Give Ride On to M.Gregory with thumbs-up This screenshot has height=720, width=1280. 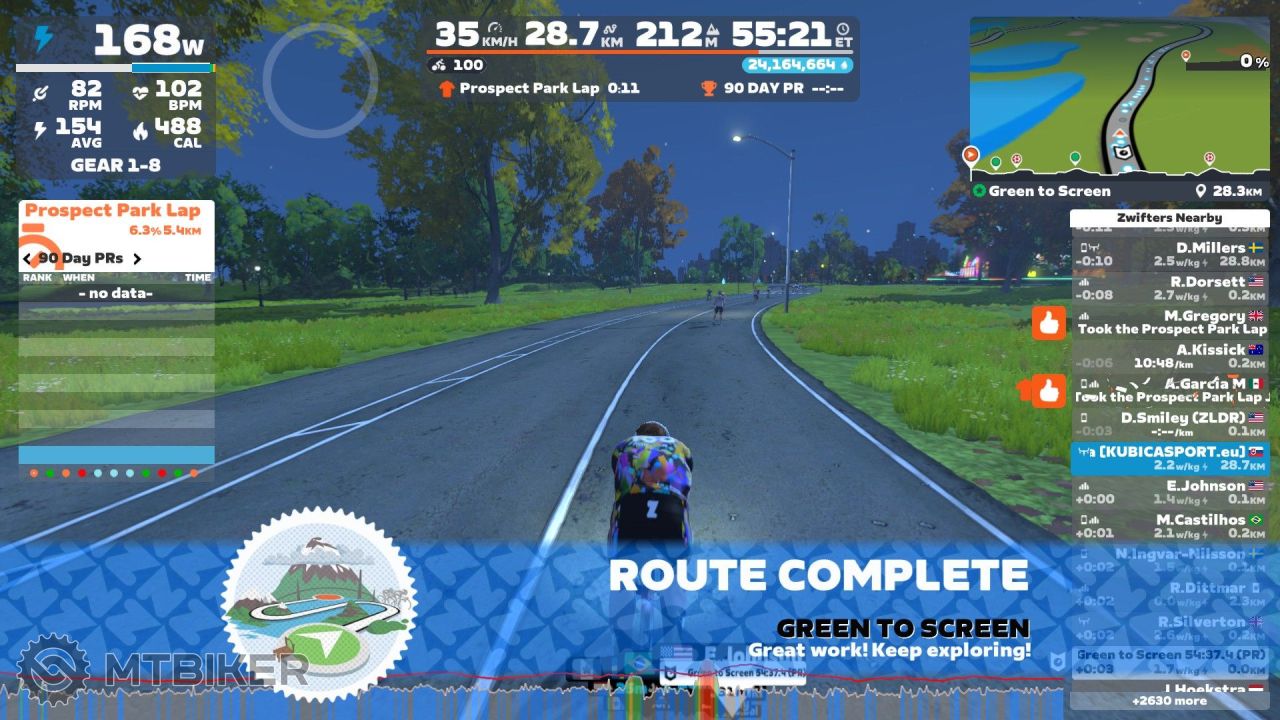point(1048,323)
